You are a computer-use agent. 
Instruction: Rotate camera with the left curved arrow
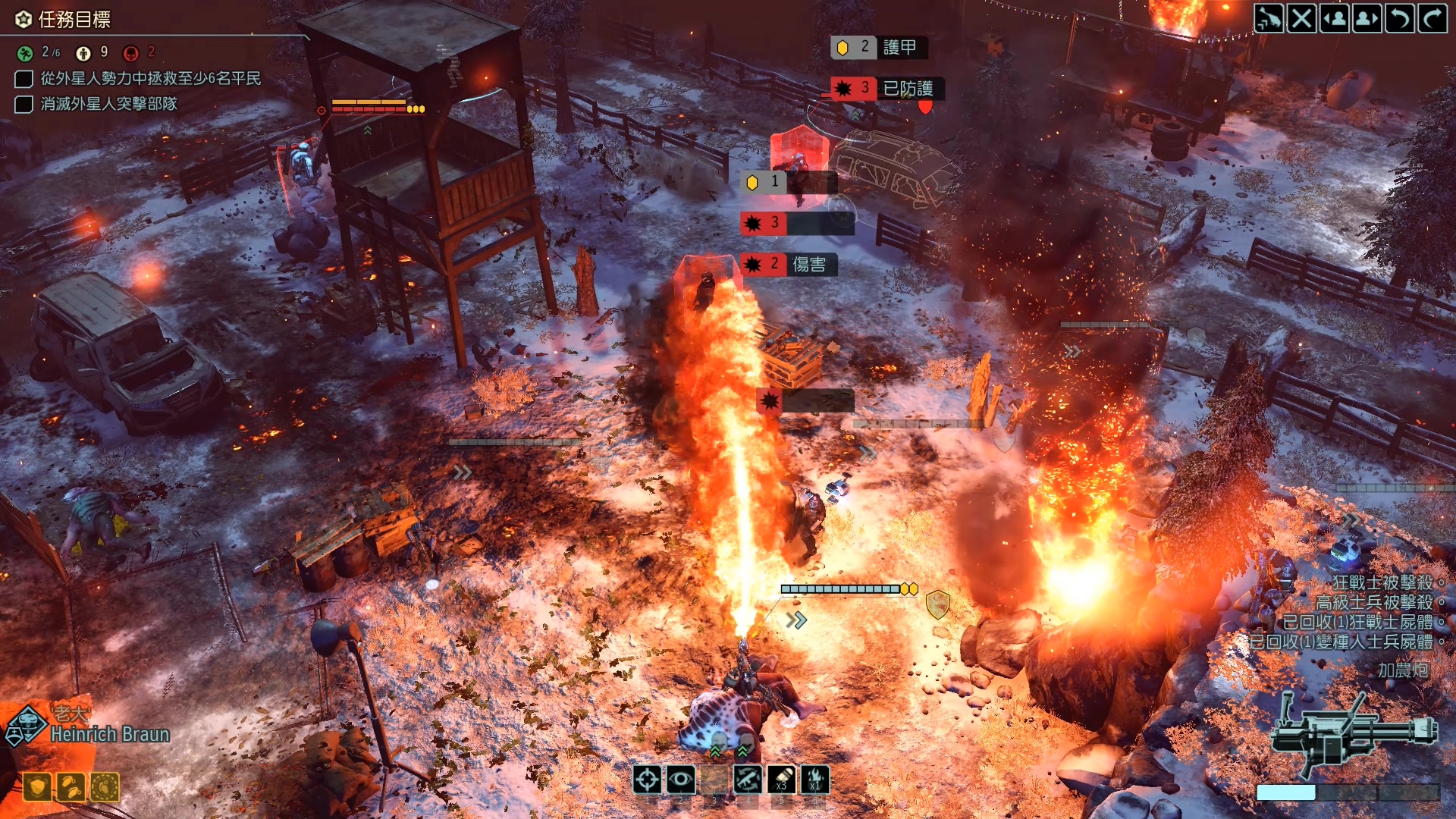(x=1400, y=18)
